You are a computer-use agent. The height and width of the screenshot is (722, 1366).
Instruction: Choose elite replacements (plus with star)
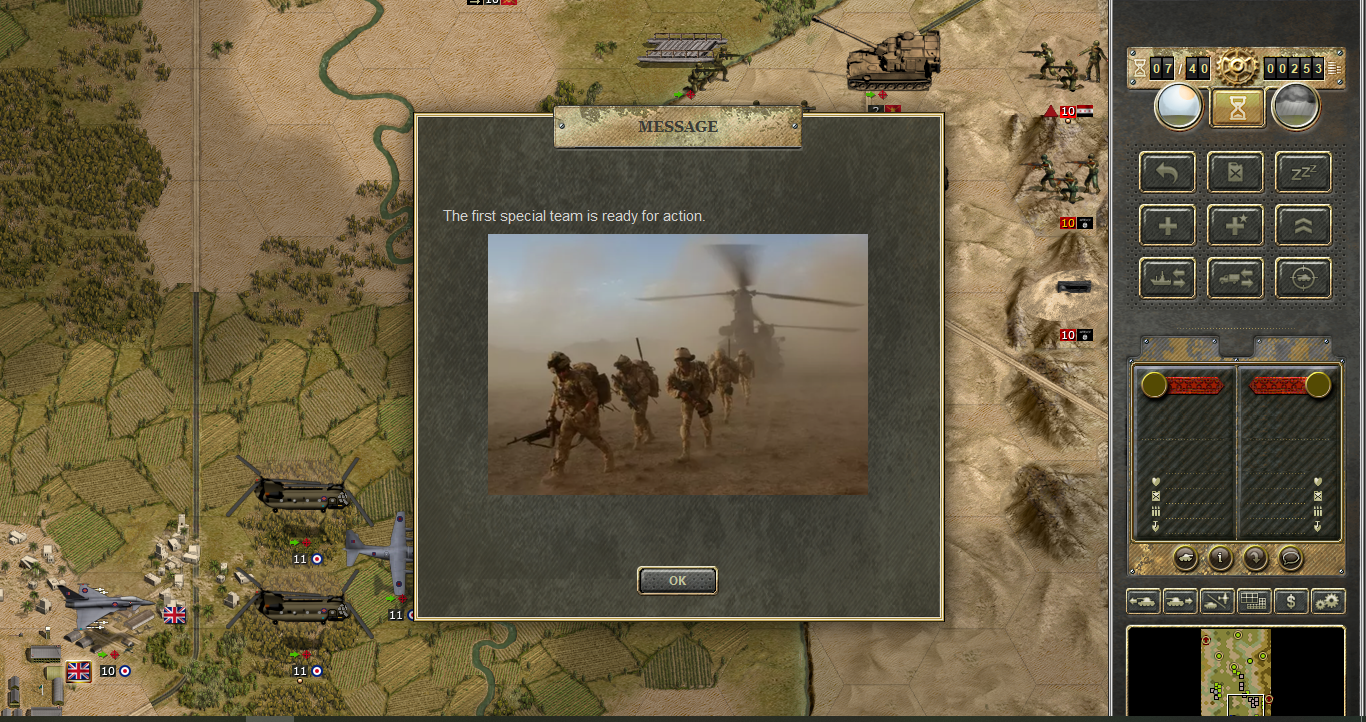coord(1235,226)
